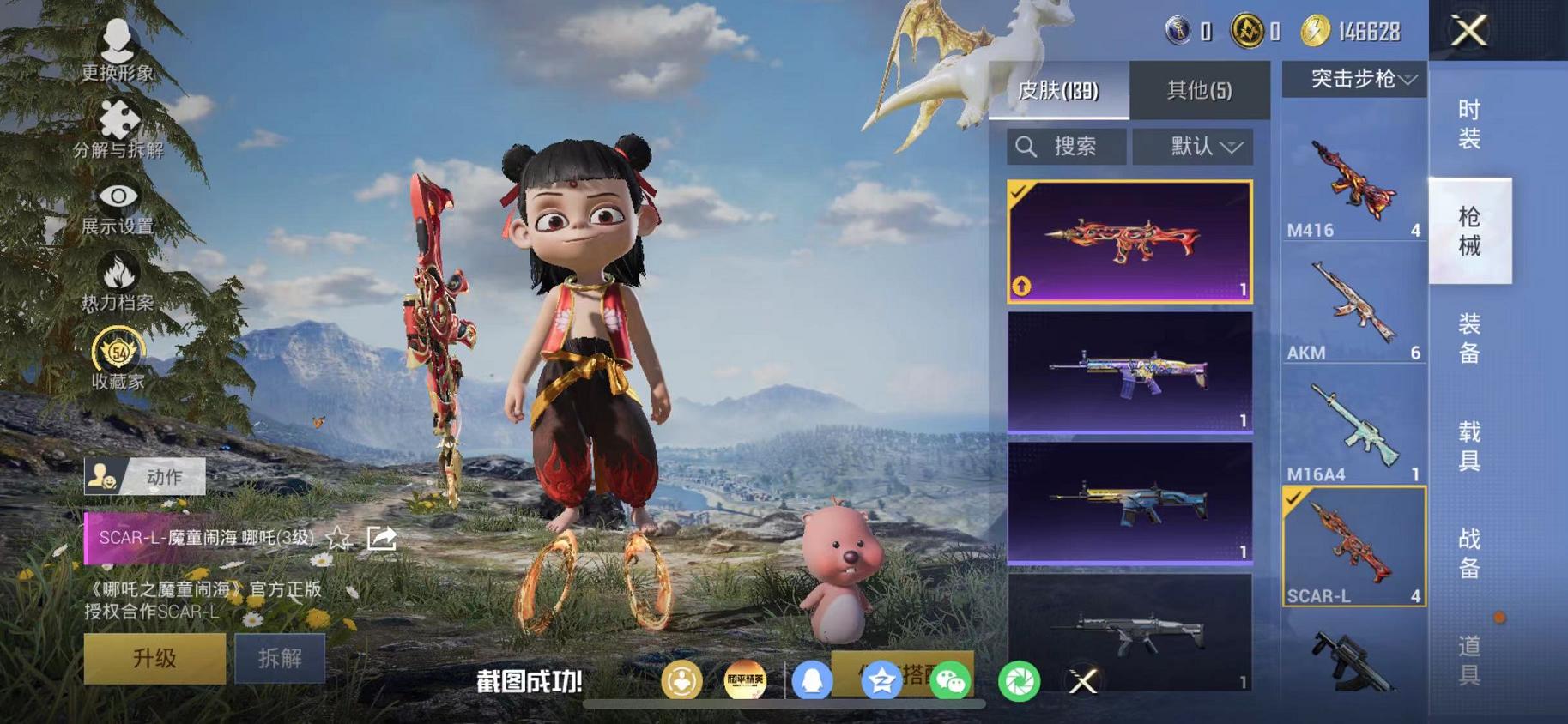Open the 分解与拆解 dismantle feature
The width and height of the screenshot is (1568, 724).
coord(118,120)
